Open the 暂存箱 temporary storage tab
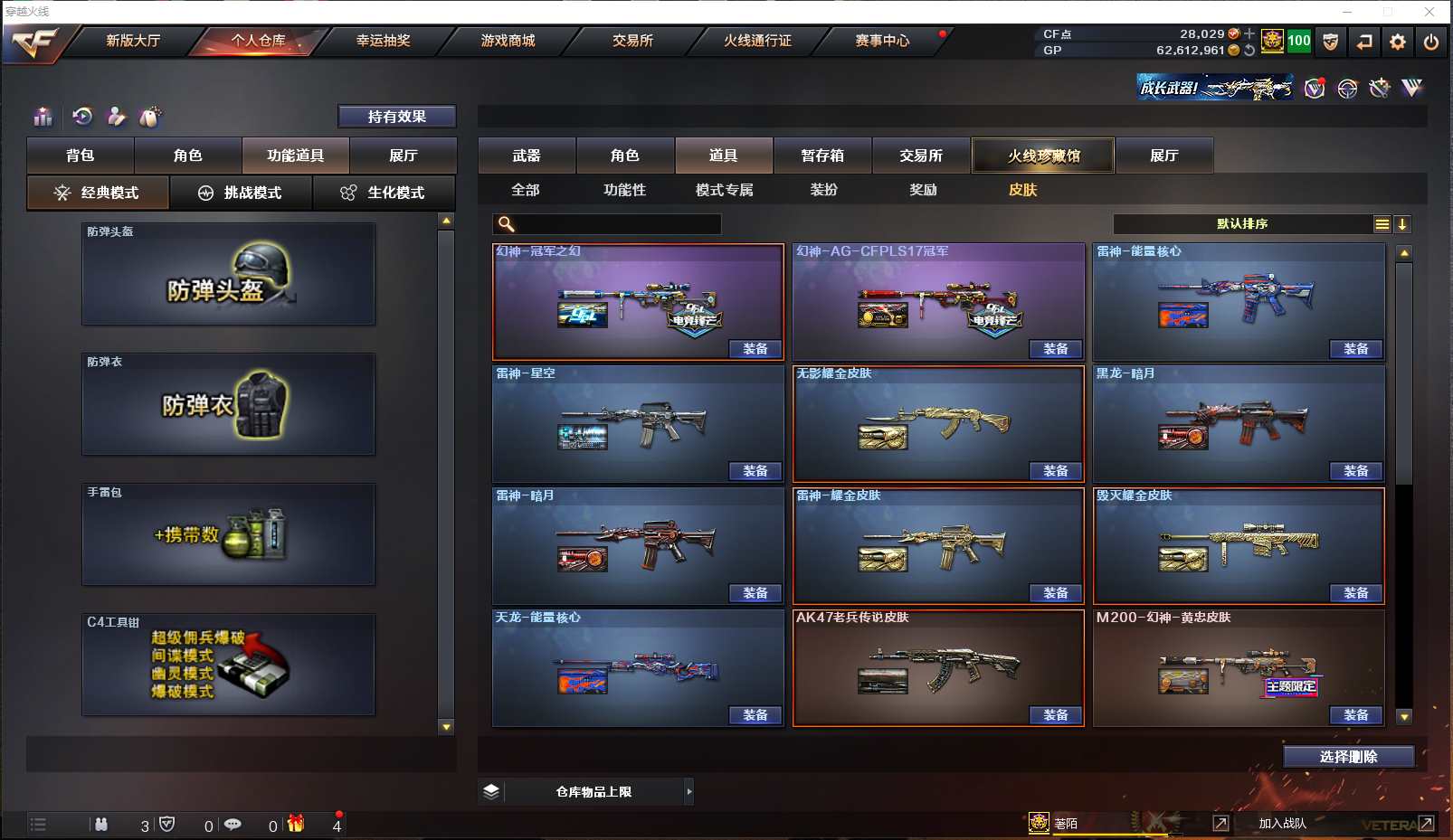 click(x=822, y=156)
